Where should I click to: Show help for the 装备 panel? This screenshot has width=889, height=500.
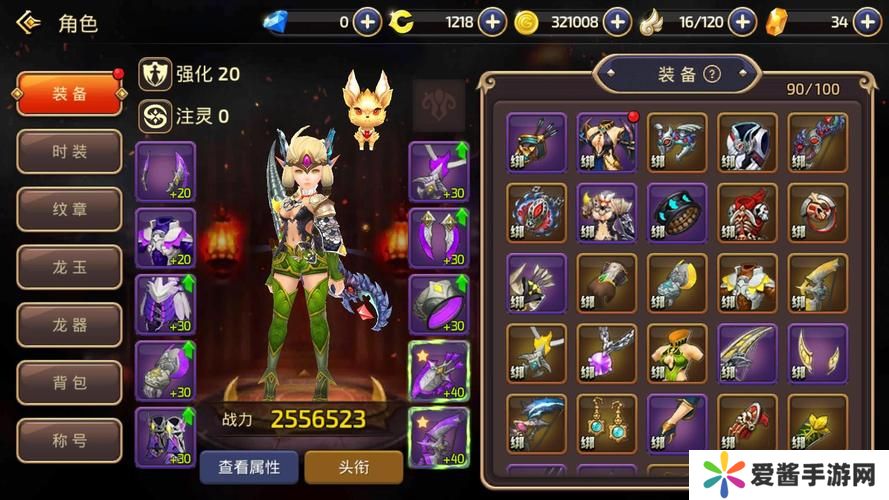coord(712,73)
